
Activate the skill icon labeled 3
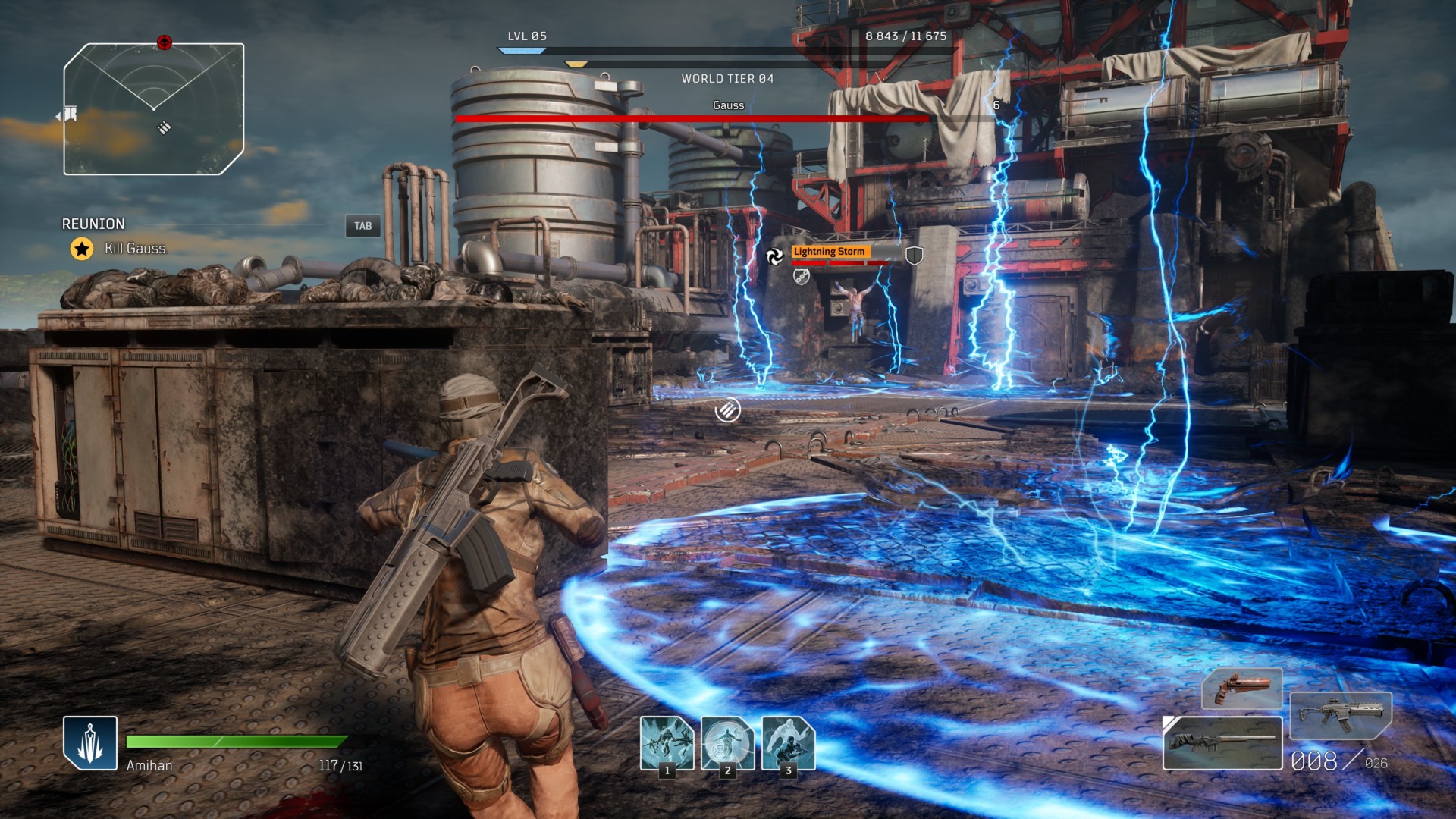788,742
